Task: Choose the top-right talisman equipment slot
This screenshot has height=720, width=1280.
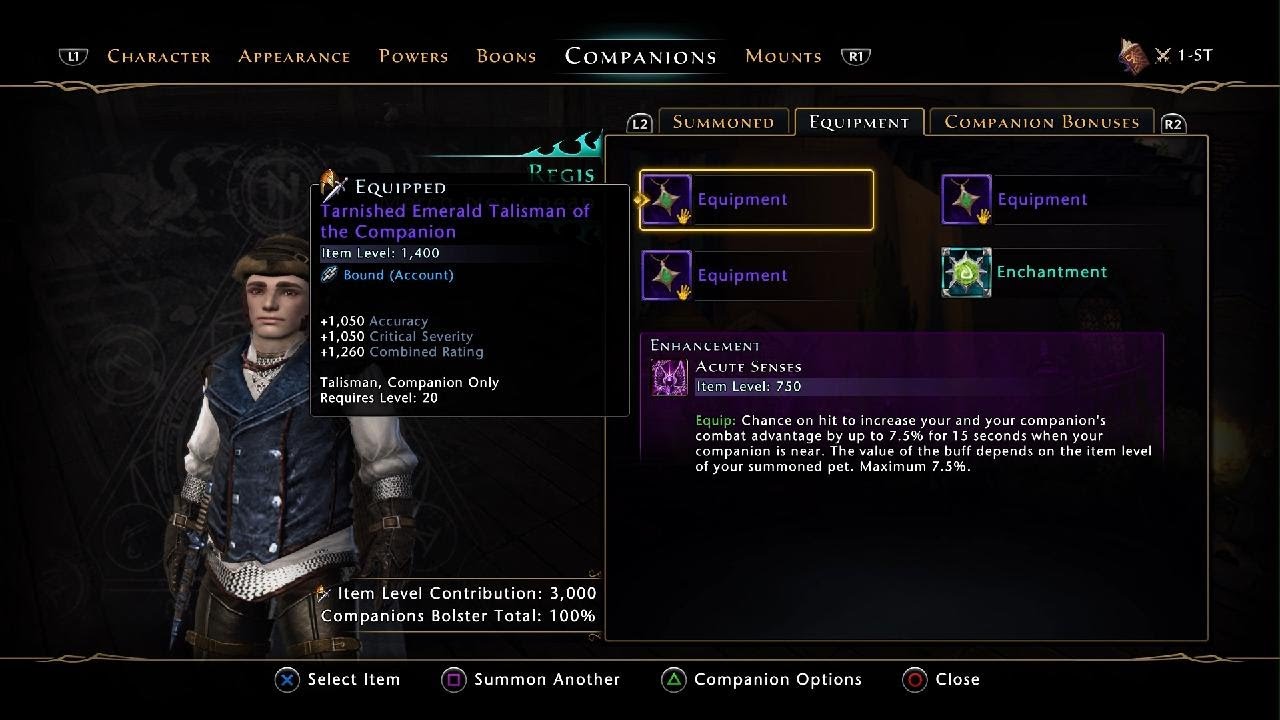Action: click(1014, 200)
